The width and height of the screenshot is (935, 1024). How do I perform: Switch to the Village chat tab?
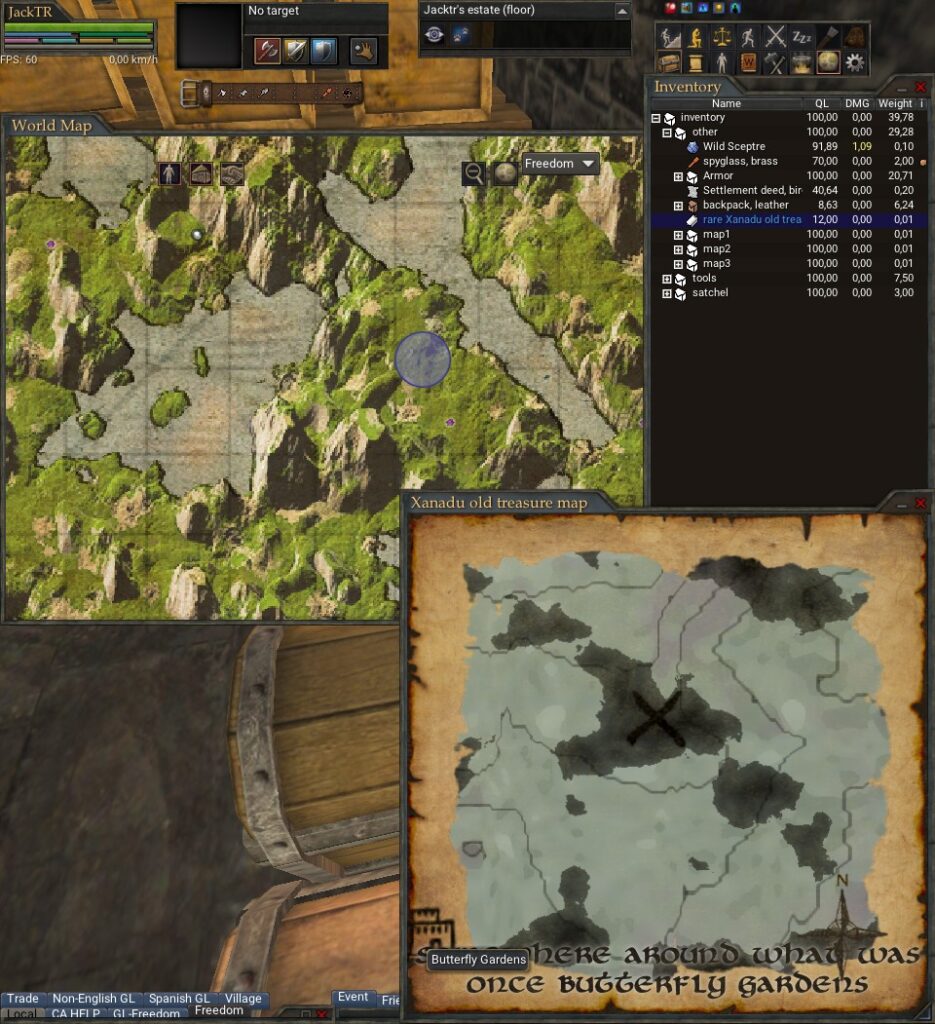tap(243, 998)
